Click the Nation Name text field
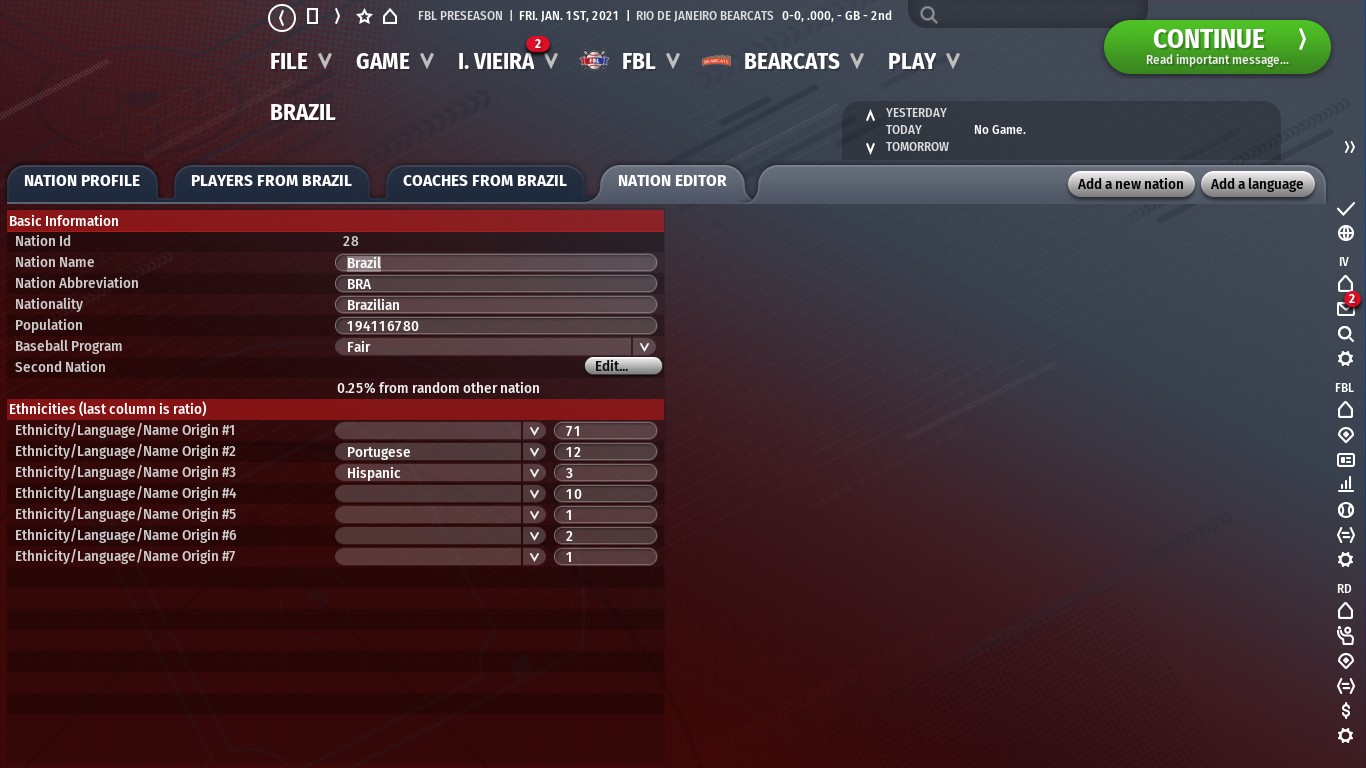Image resolution: width=1366 pixels, height=768 pixels. pyautogui.click(x=496, y=263)
